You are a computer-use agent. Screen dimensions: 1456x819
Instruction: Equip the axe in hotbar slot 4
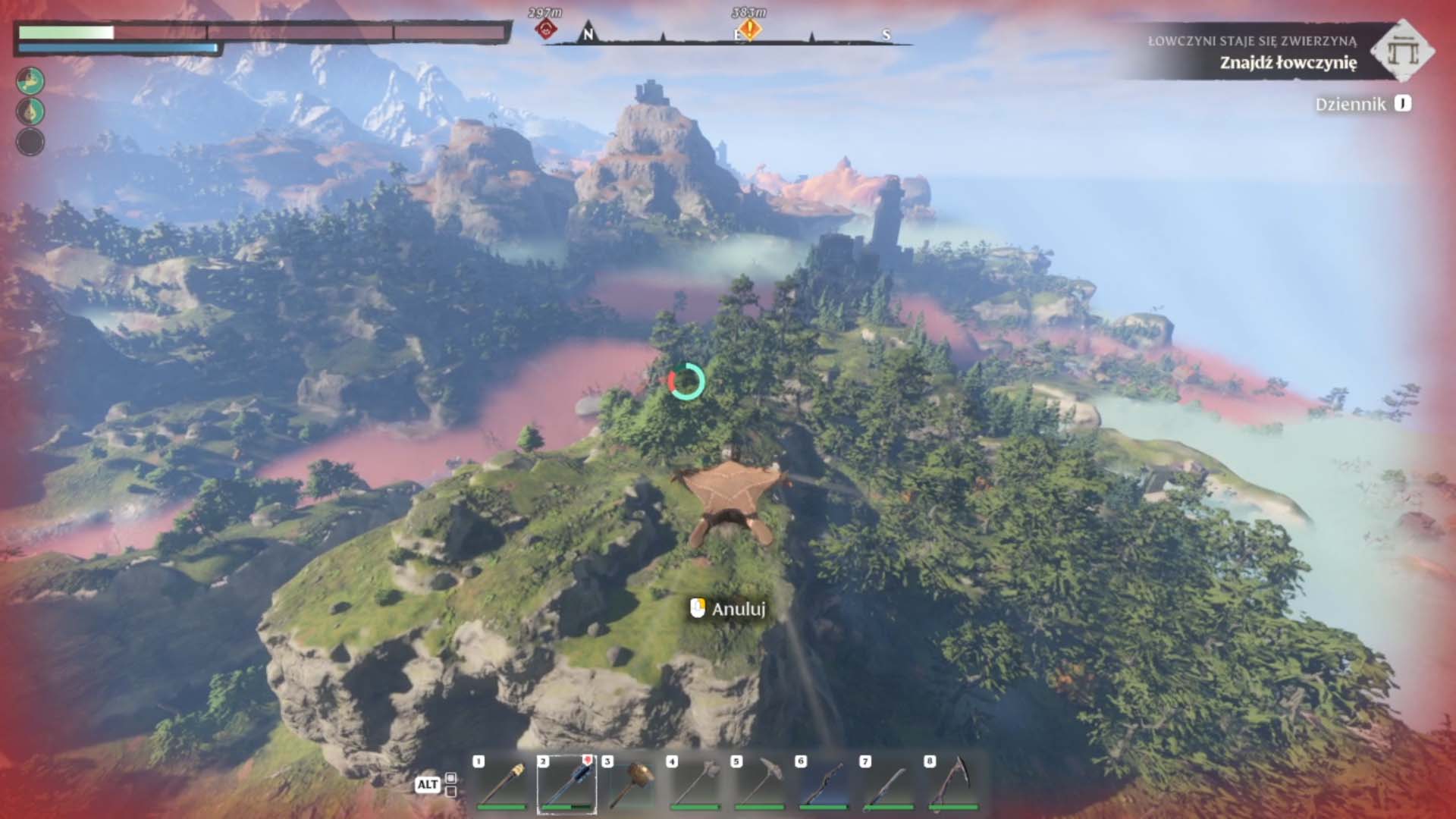(x=695, y=784)
